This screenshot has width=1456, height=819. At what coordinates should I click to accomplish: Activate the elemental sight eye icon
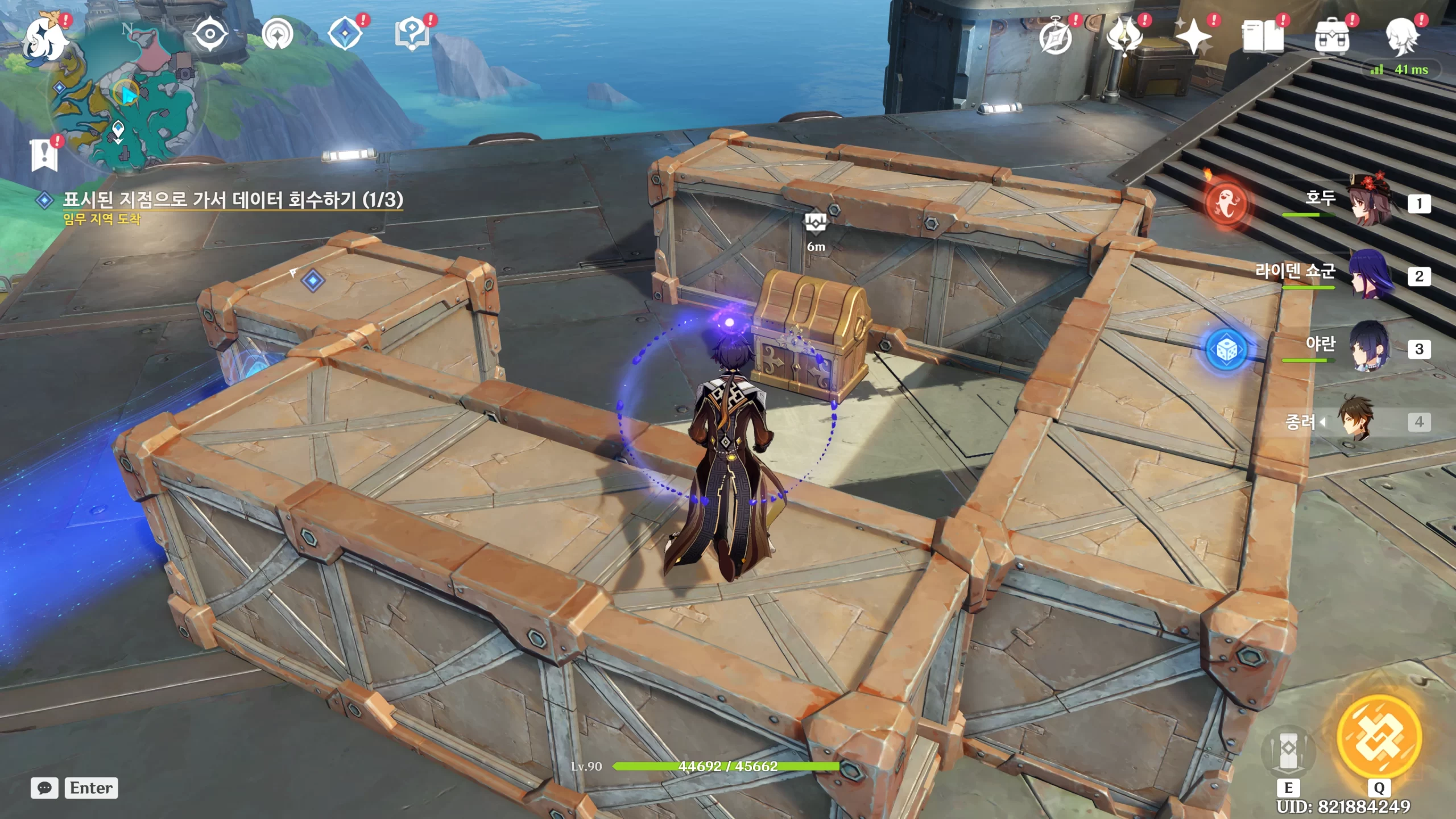210,34
